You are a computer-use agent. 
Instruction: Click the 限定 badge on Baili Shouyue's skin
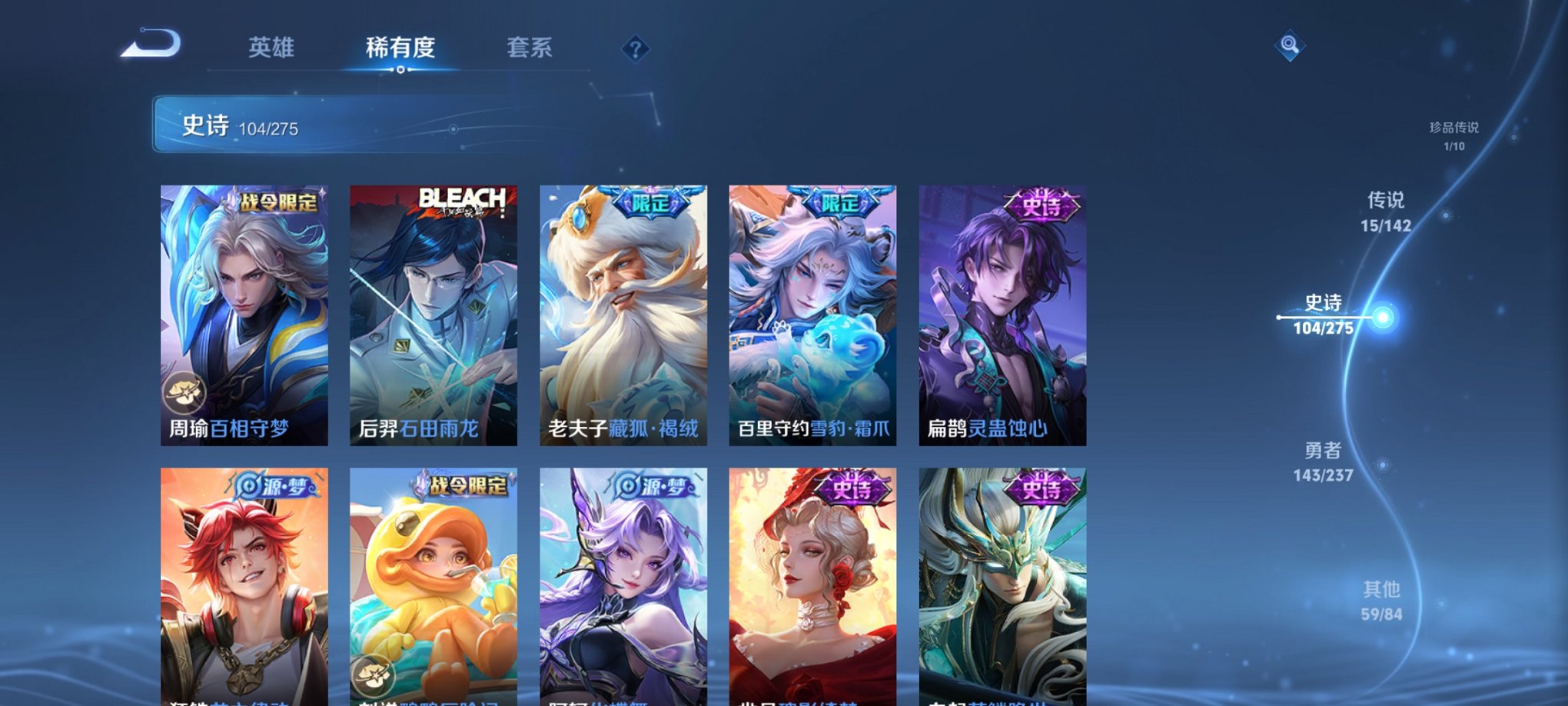(842, 202)
